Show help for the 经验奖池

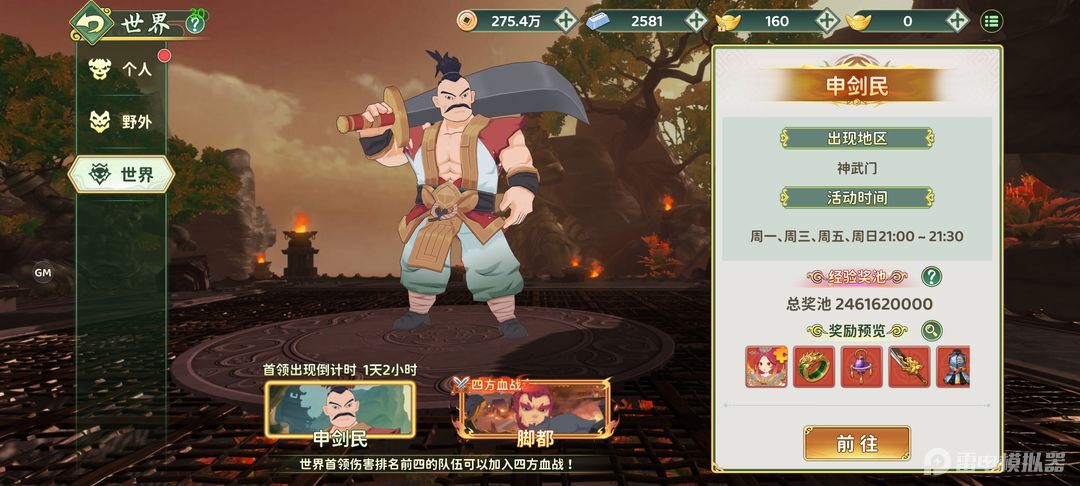tap(931, 277)
